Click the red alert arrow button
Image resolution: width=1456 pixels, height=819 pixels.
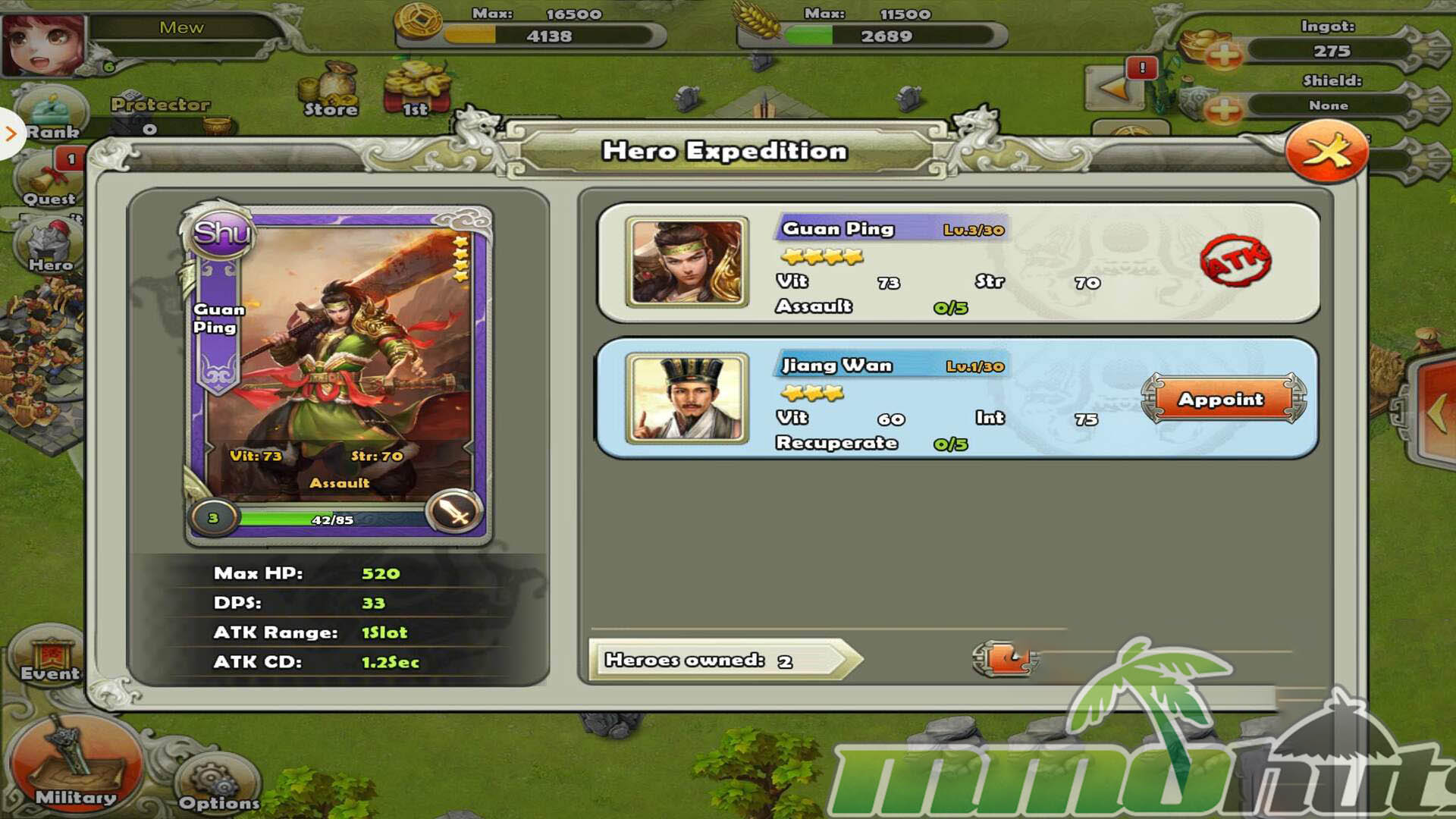(x=1117, y=87)
